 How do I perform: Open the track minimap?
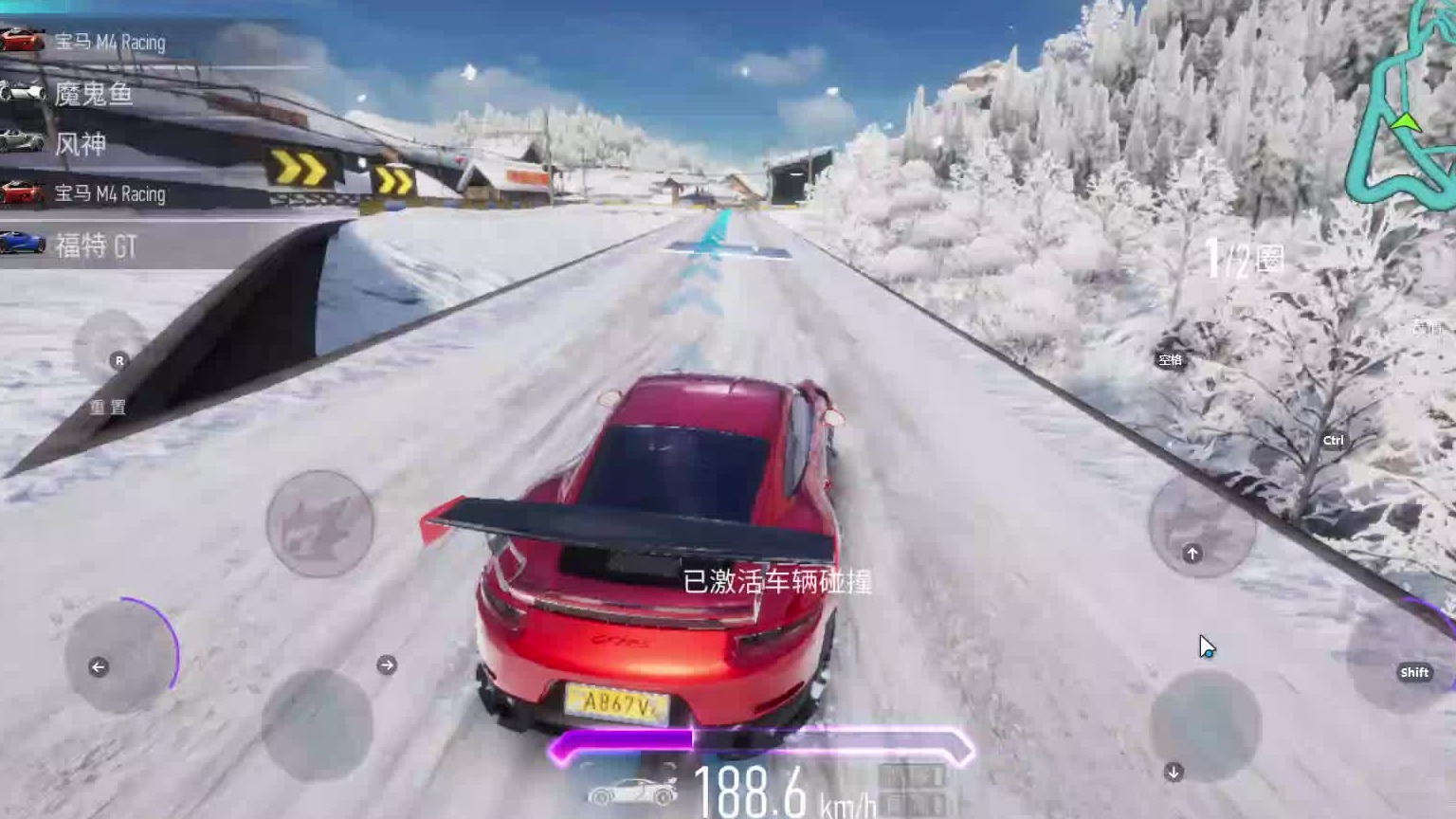pos(1401,104)
